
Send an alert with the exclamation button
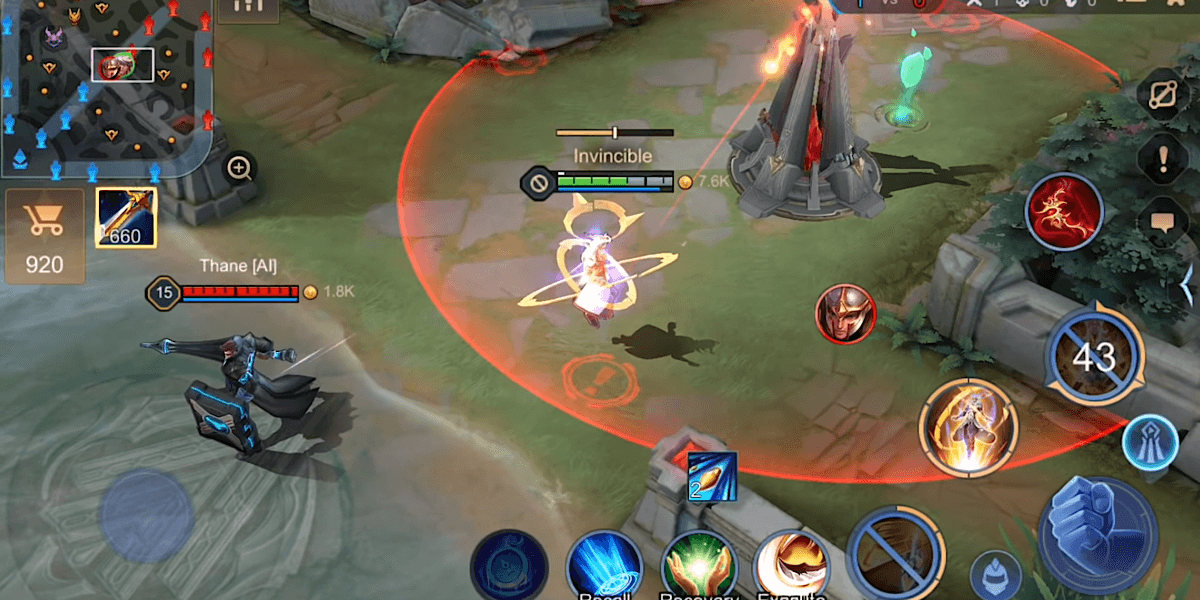(x=1165, y=157)
